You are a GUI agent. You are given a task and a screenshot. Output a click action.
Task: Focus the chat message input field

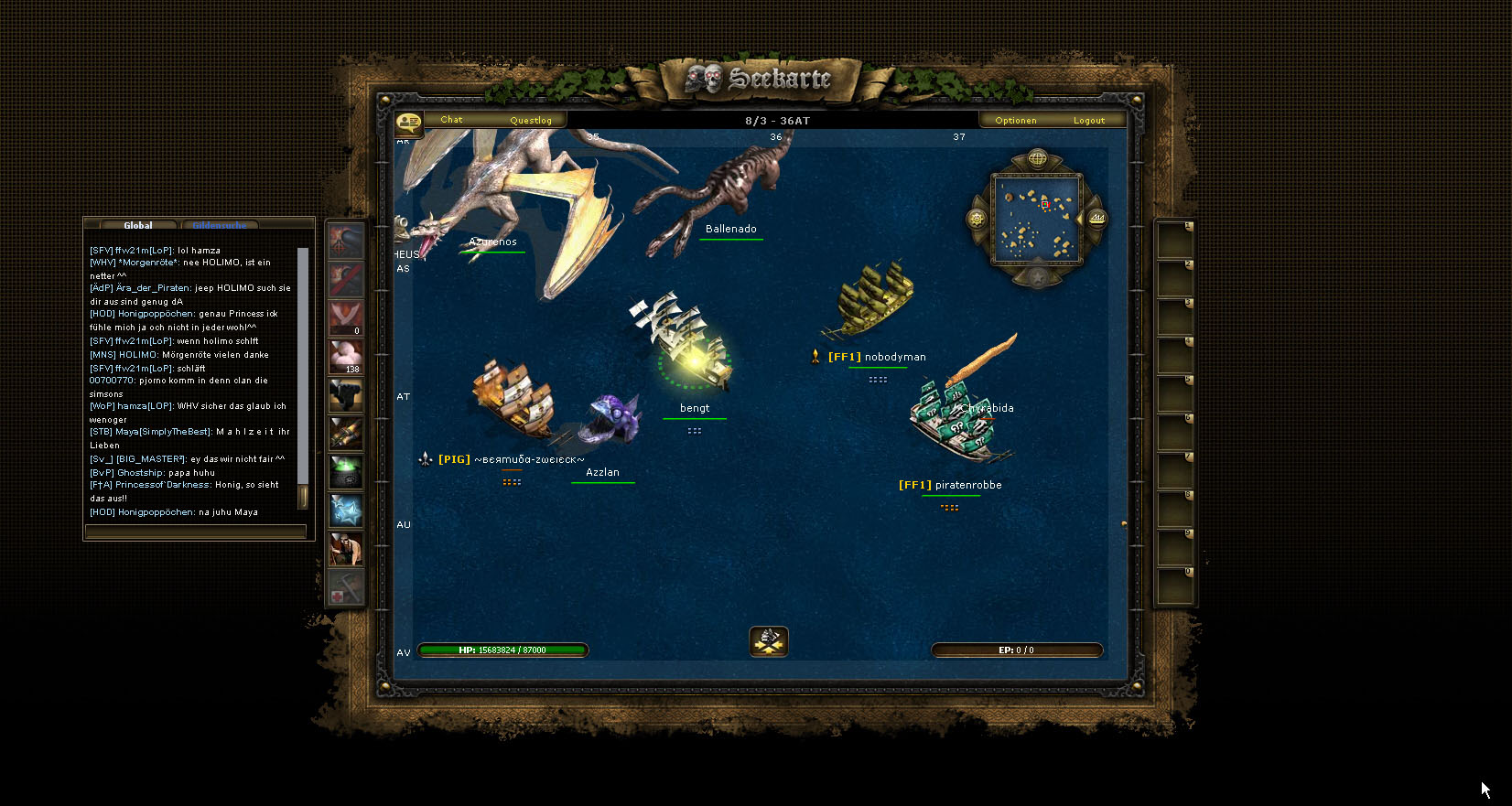(x=195, y=531)
